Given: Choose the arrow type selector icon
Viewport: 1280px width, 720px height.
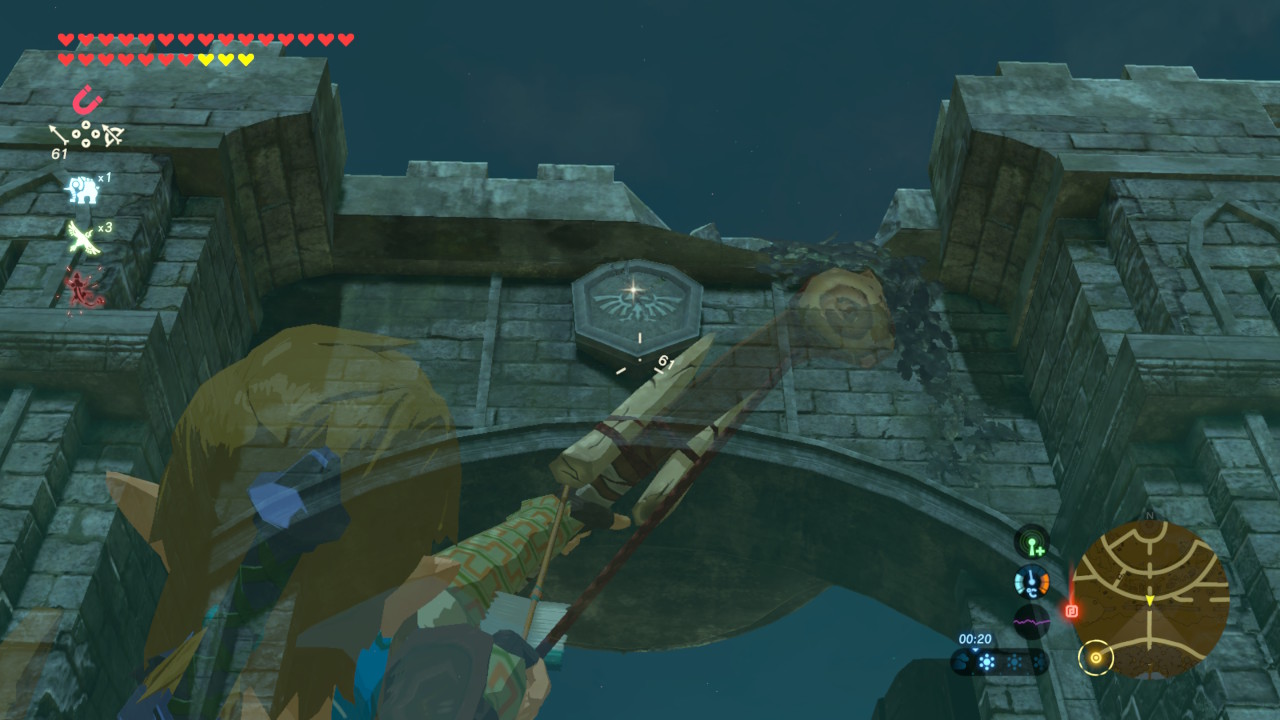Looking at the screenshot, I should [x=60, y=133].
